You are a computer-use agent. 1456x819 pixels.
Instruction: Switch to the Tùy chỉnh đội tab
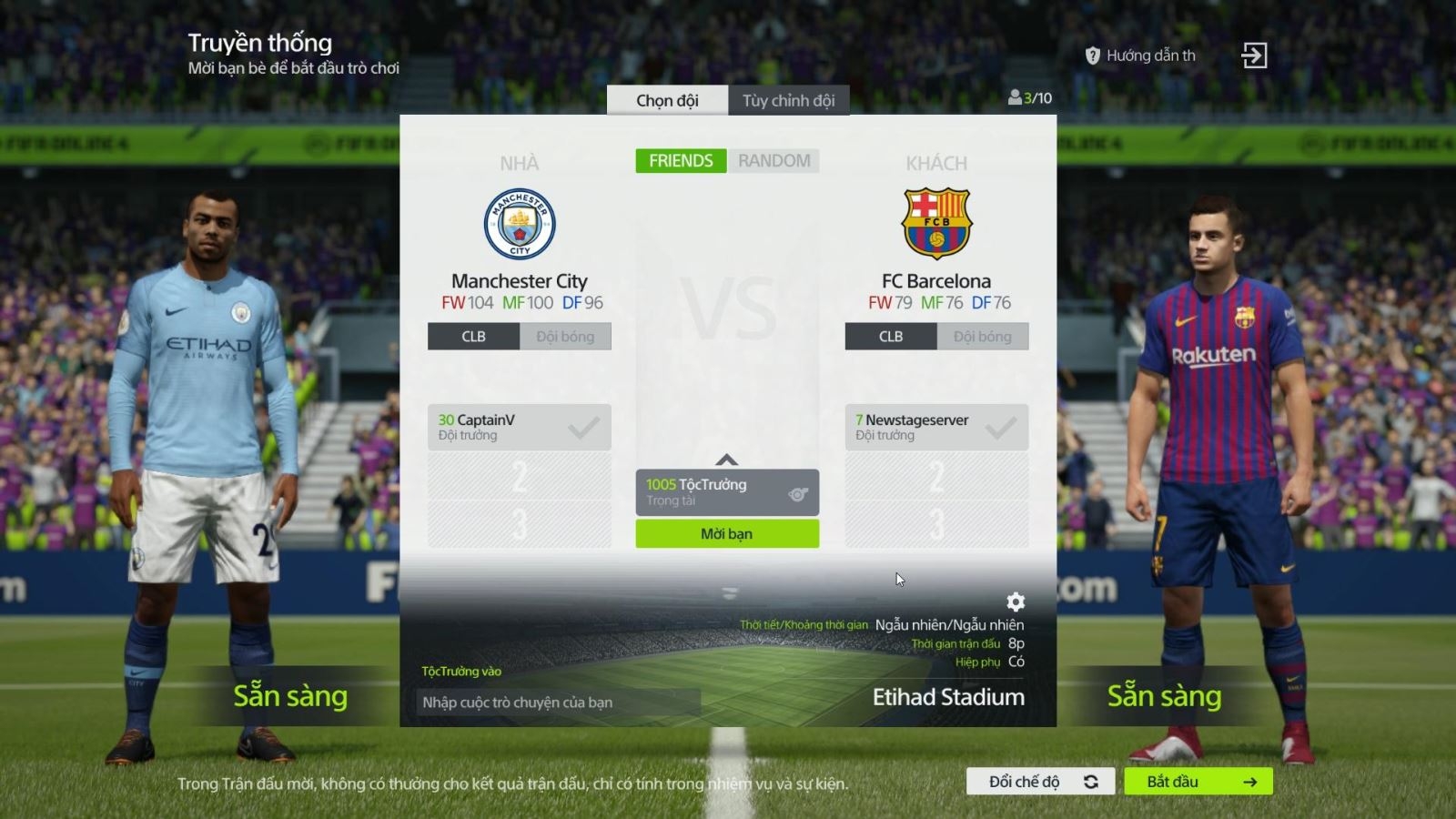787,100
